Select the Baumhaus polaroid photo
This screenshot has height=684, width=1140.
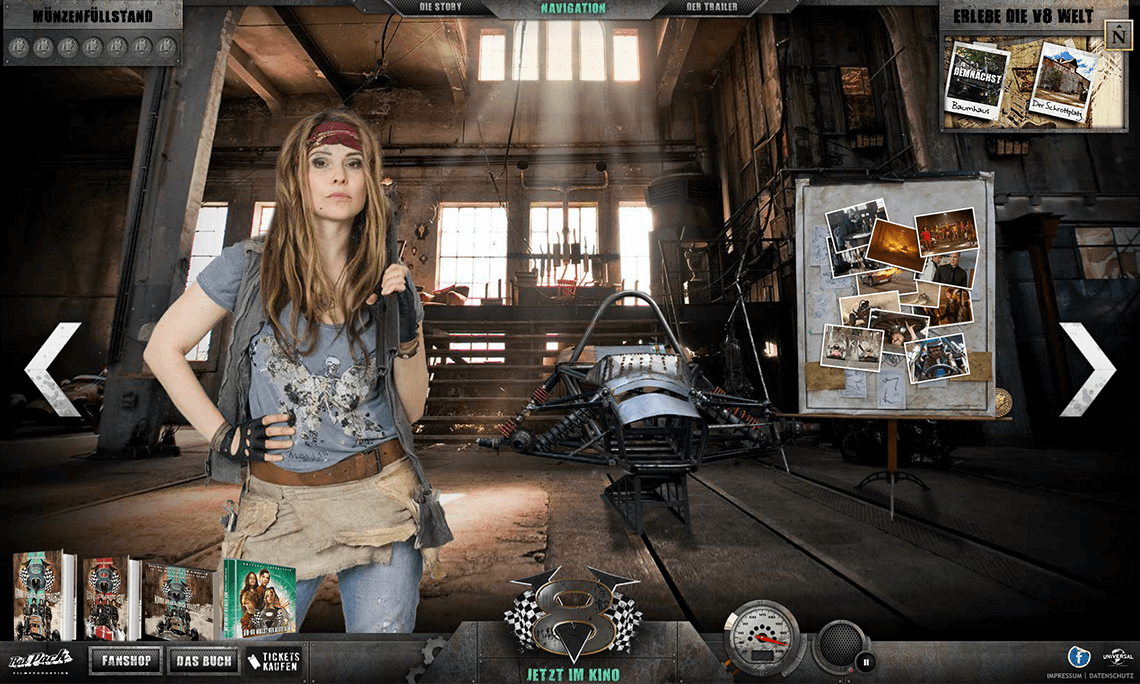click(x=976, y=81)
